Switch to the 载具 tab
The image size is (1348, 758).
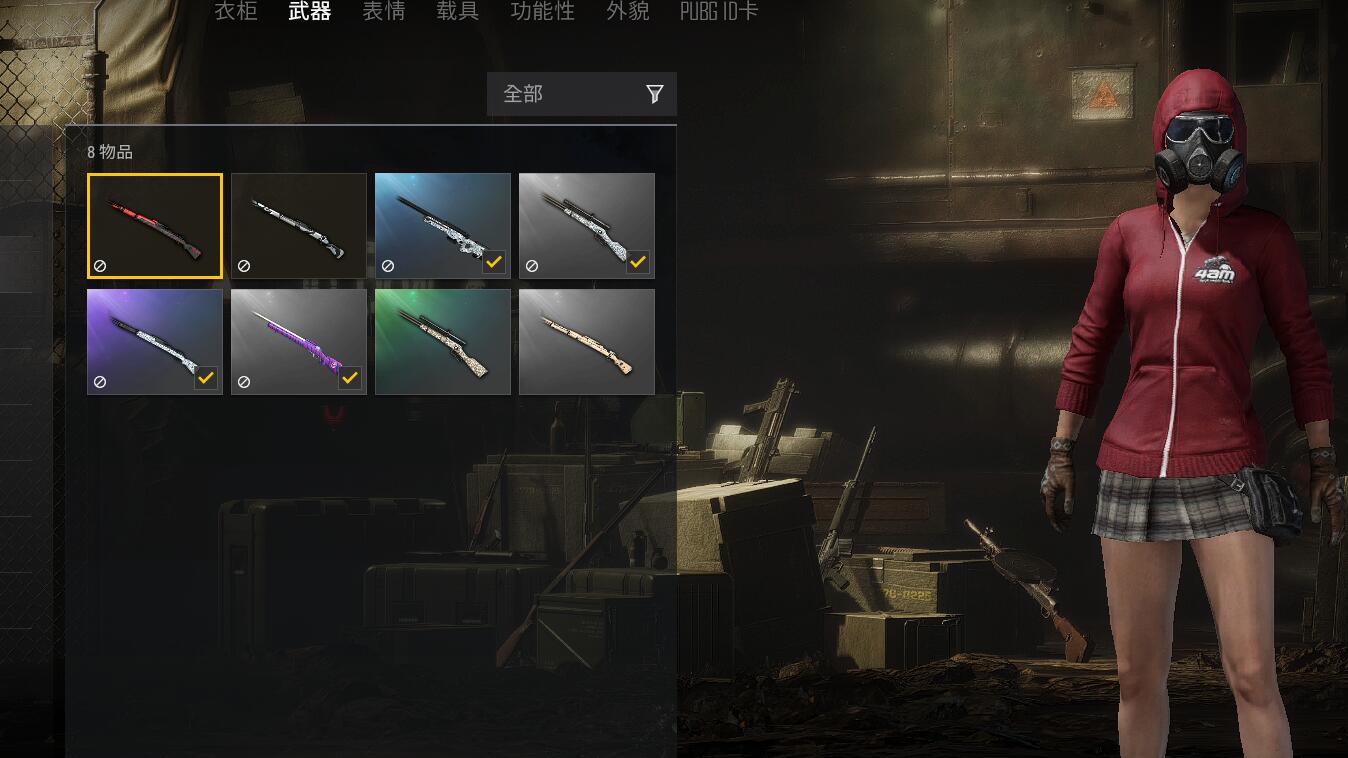(457, 12)
